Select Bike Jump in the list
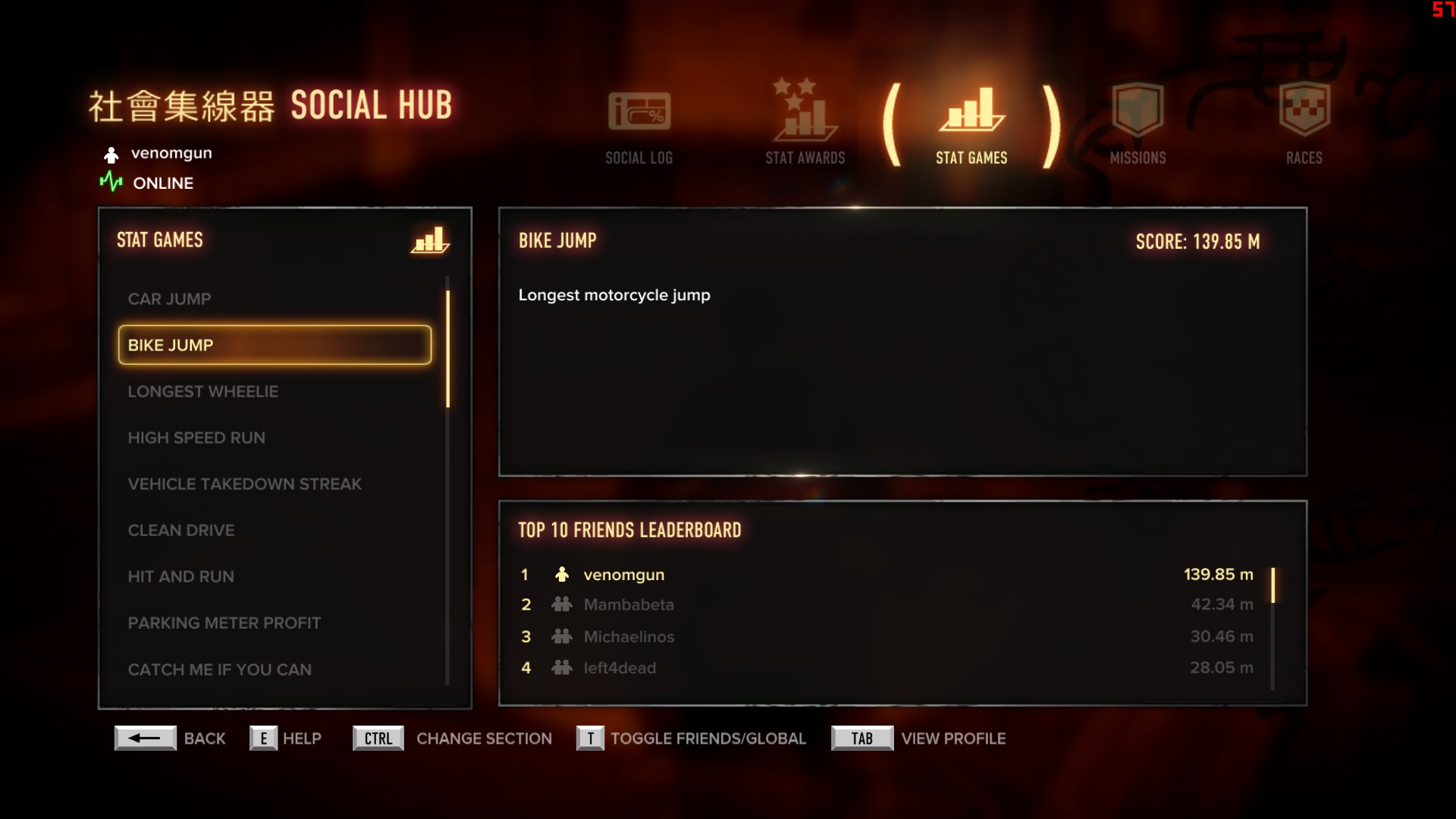This screenshot has width=1456, height=819. [x=275, y=345]
